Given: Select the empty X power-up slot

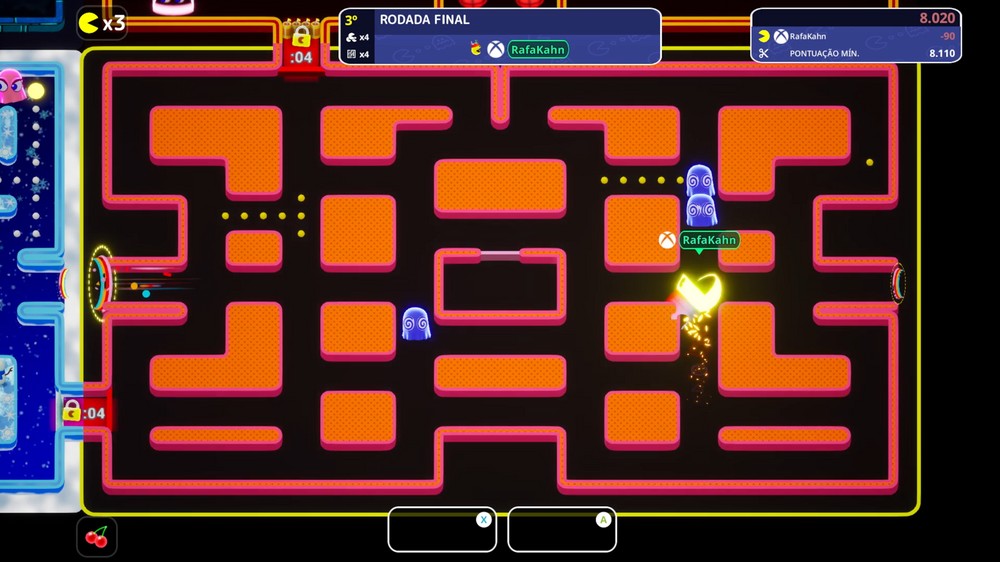Looking at the screenshot, I should coord(441,529).
